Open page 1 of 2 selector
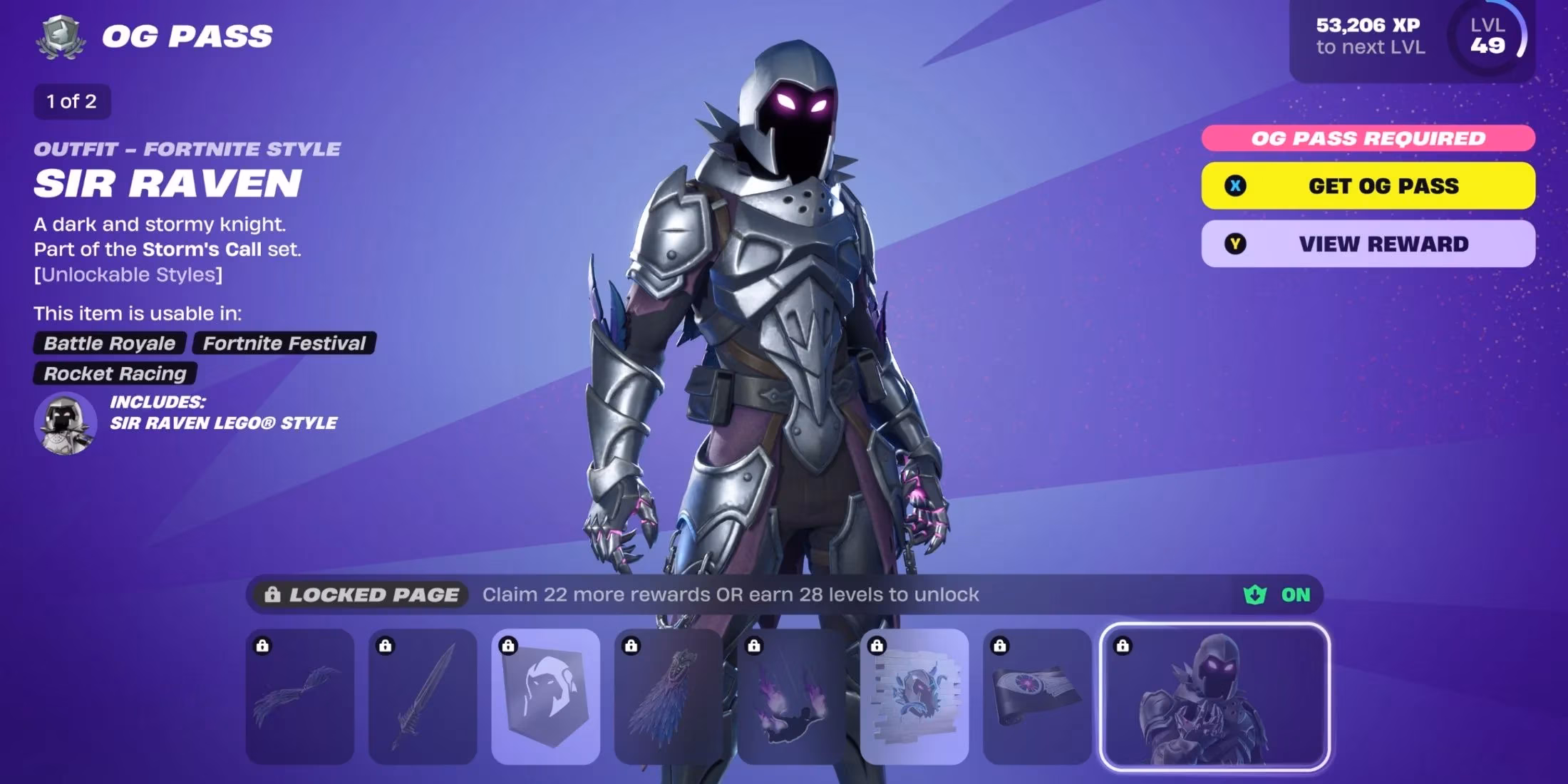This screenshot has height=784, width=1568. pos(71,101)
